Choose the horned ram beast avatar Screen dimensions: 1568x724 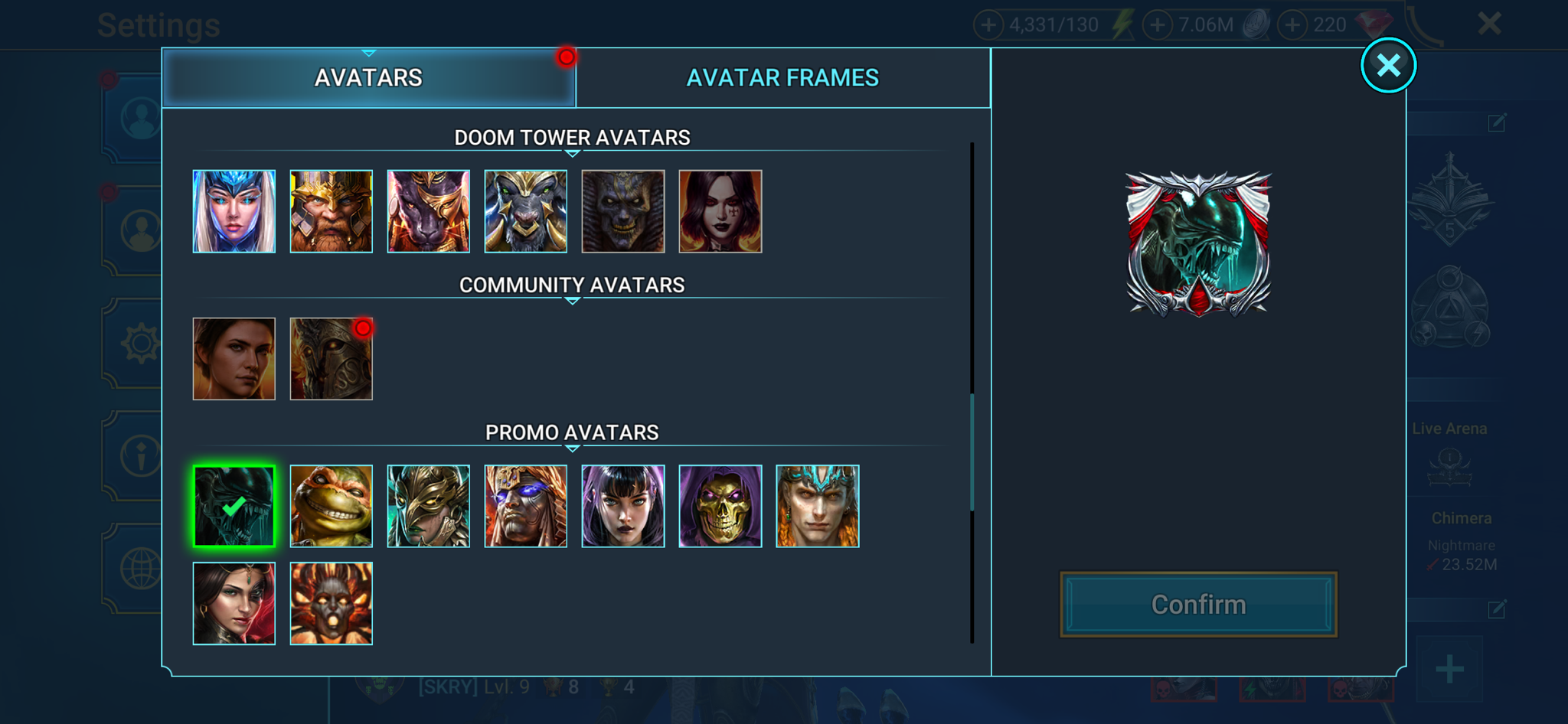click(x=525, y=211)
